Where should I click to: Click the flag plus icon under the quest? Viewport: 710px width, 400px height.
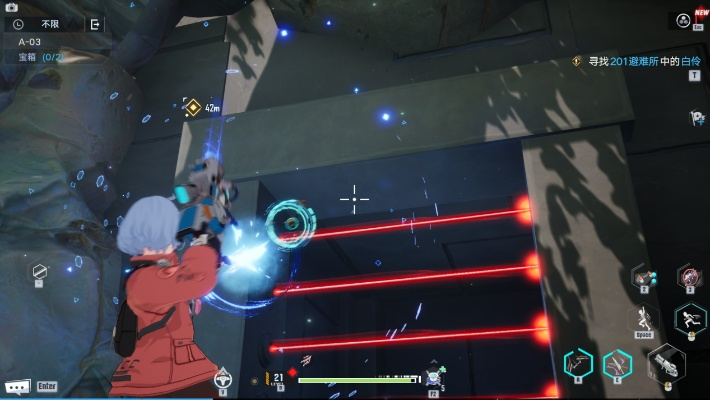pos(696,118)
